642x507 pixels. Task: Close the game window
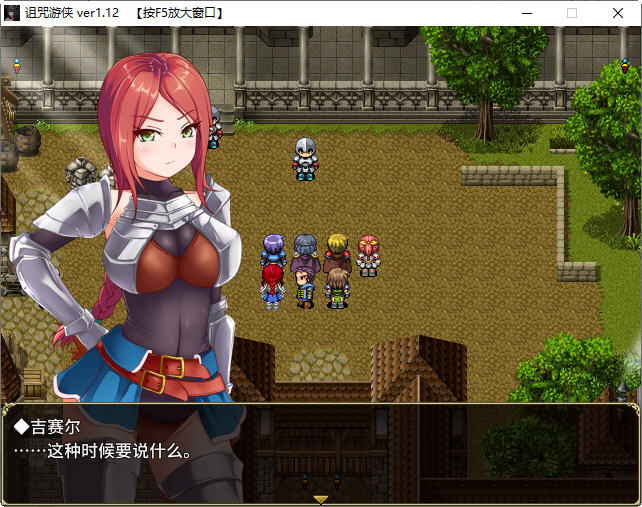pyautogui.click(x=617, y=13)
